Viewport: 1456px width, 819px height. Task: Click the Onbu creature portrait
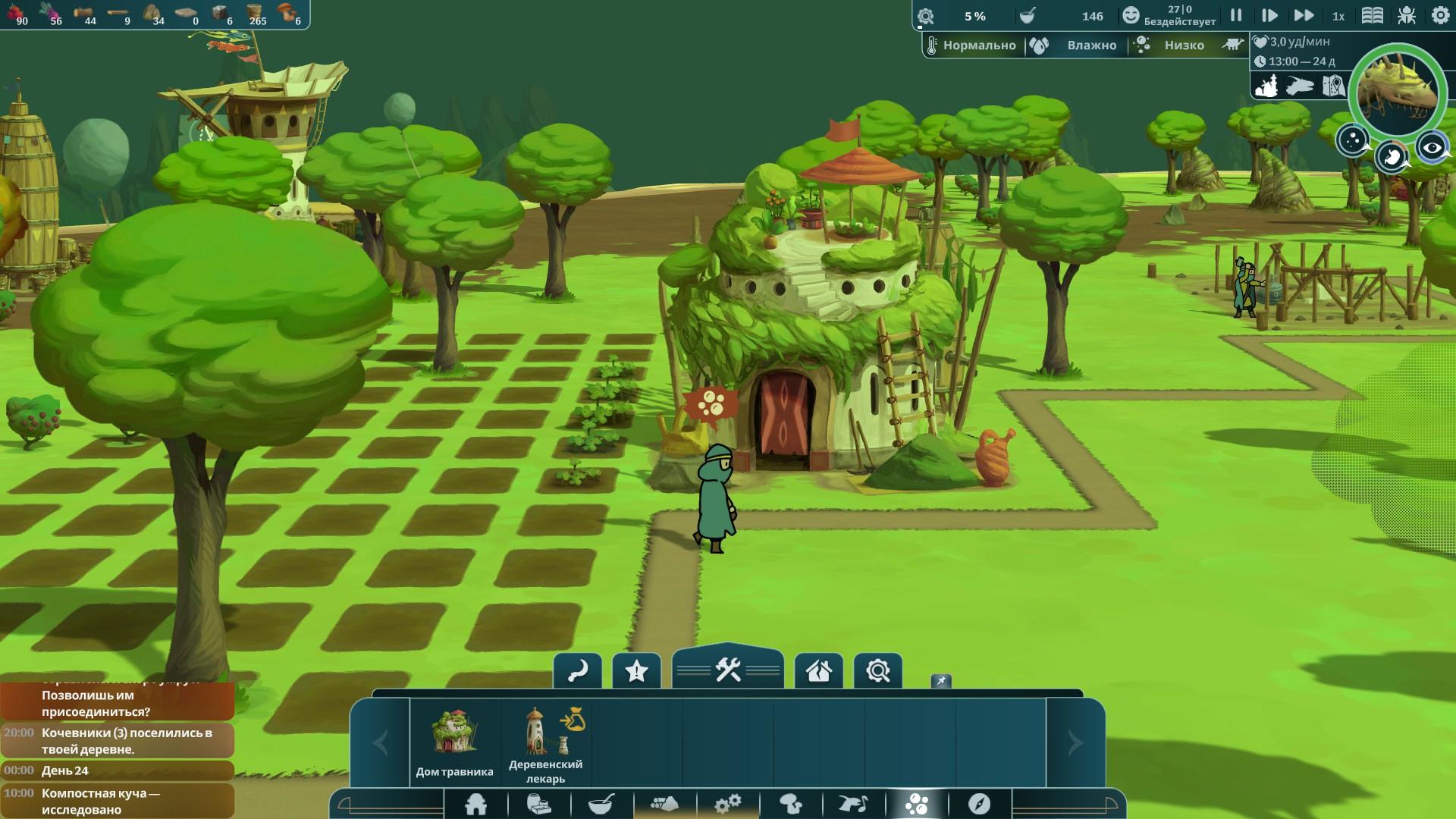click(1398, 89)
